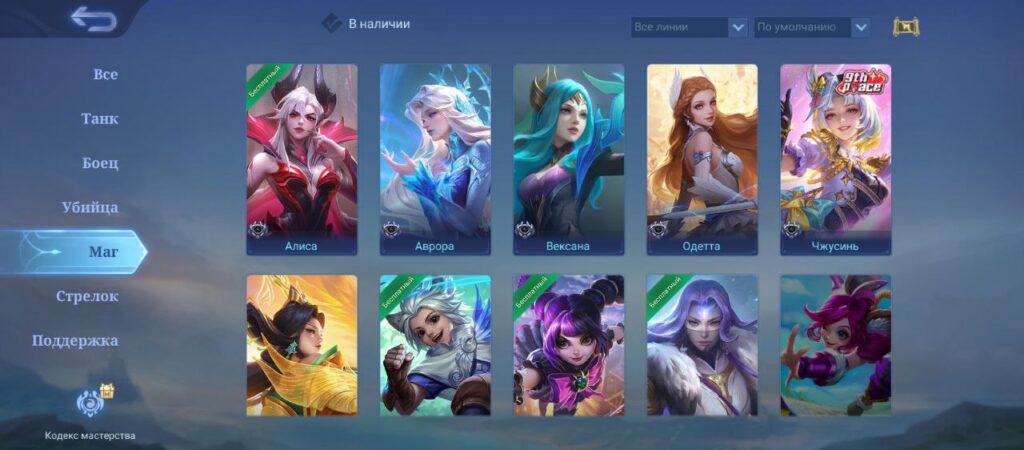Image resolution: width=1024 pixels, height=450 pixels.
Task: Select the Одетта hero card
Action: (702, 159)
